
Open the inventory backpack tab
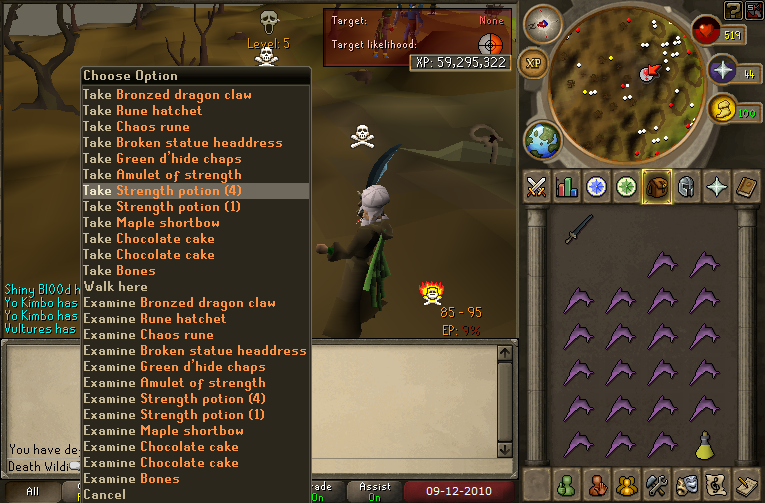[656, 187]
